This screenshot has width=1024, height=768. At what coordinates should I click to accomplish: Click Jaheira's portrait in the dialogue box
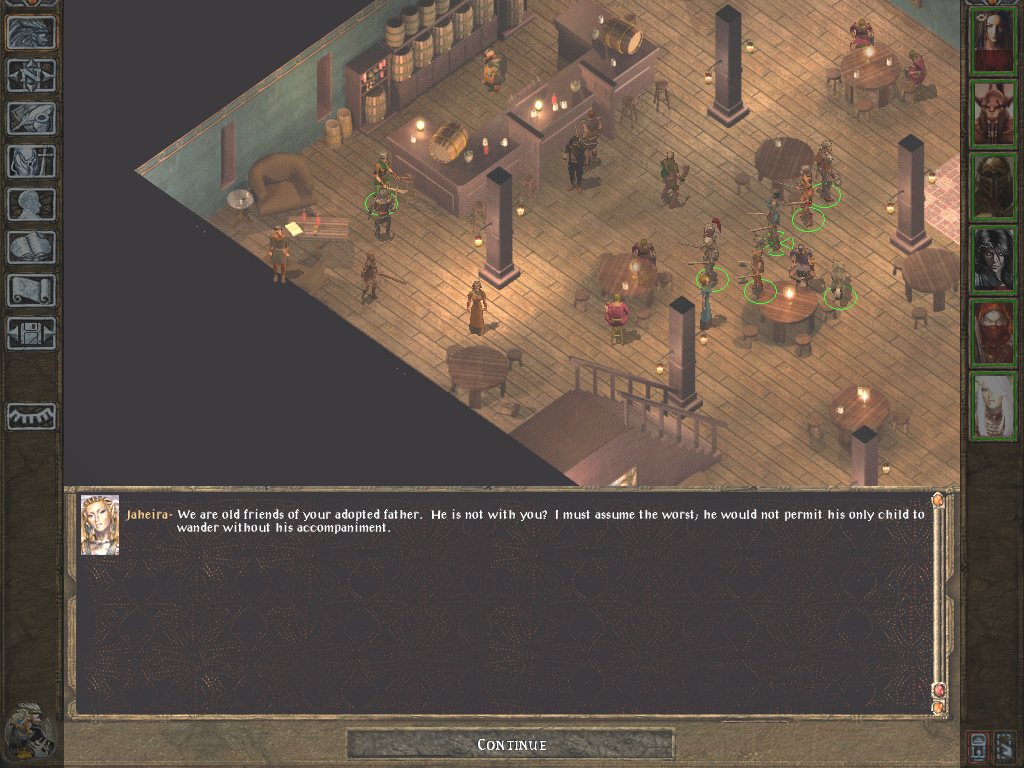100,524
